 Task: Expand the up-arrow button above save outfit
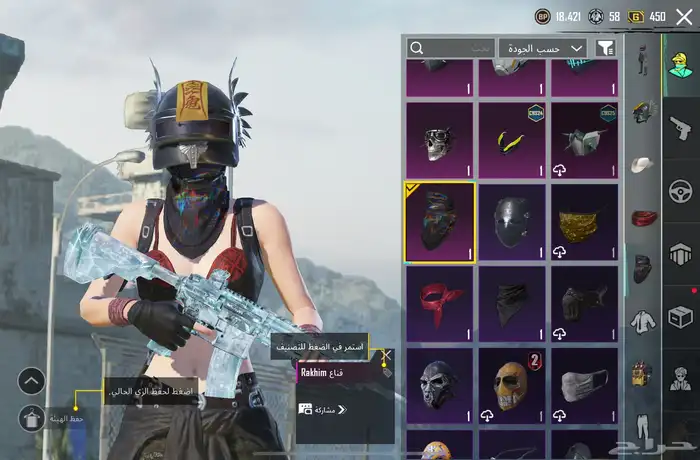pyautogui.click(x=31, y=380)
